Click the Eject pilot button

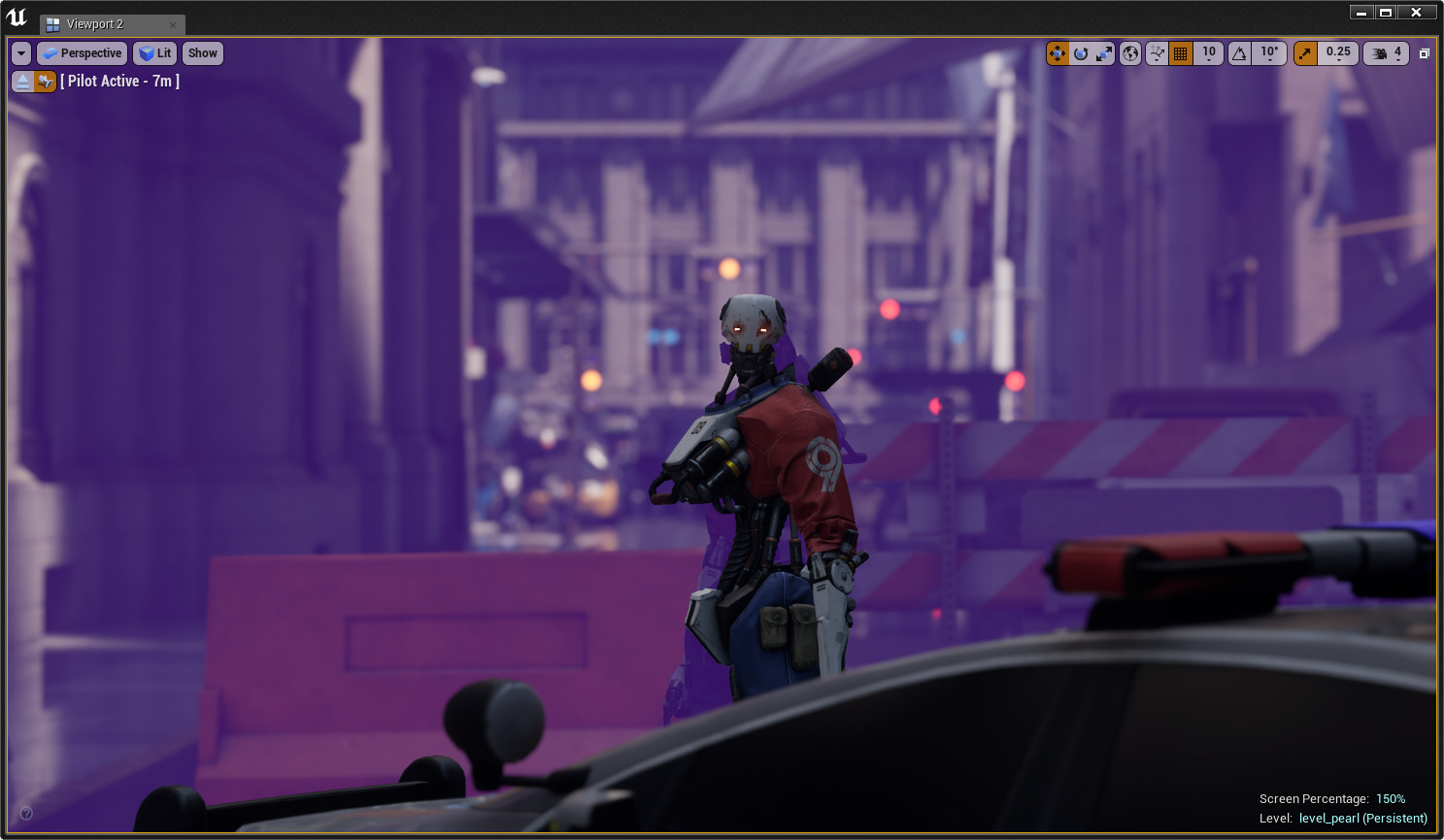(x=21, y=82)
